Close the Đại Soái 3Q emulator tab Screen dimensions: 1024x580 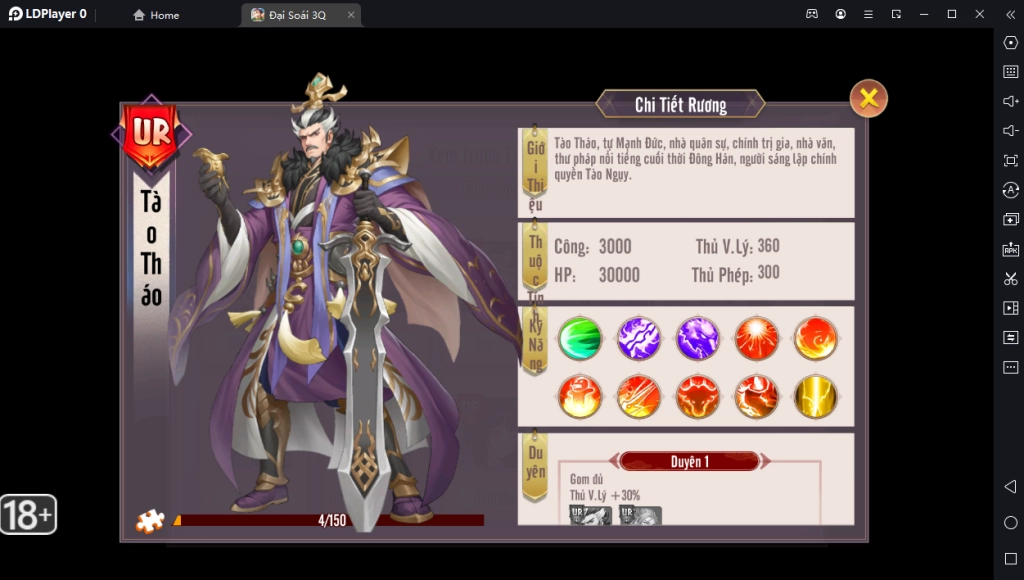(x=350, y=15)
